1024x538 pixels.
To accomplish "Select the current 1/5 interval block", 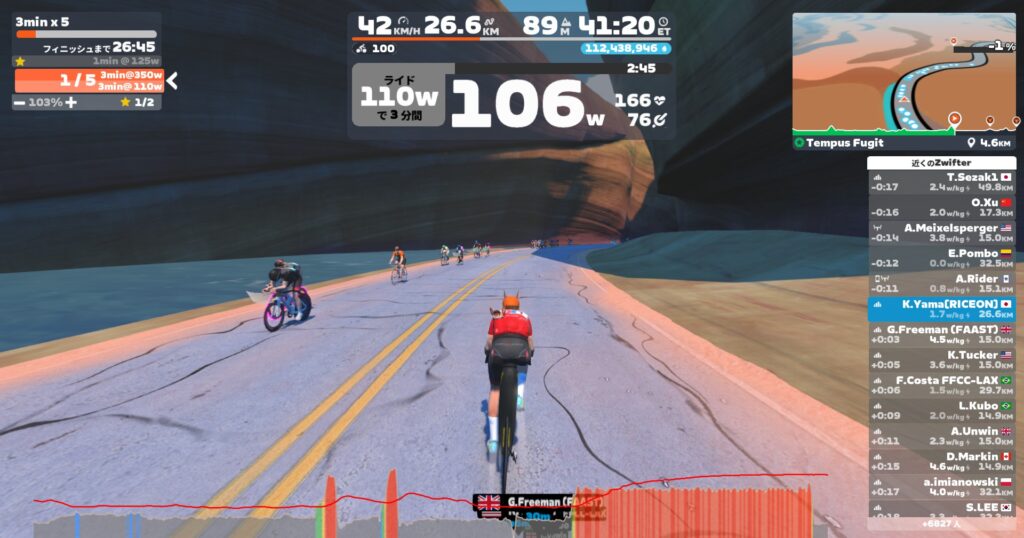I will click(x=88, y=81).
